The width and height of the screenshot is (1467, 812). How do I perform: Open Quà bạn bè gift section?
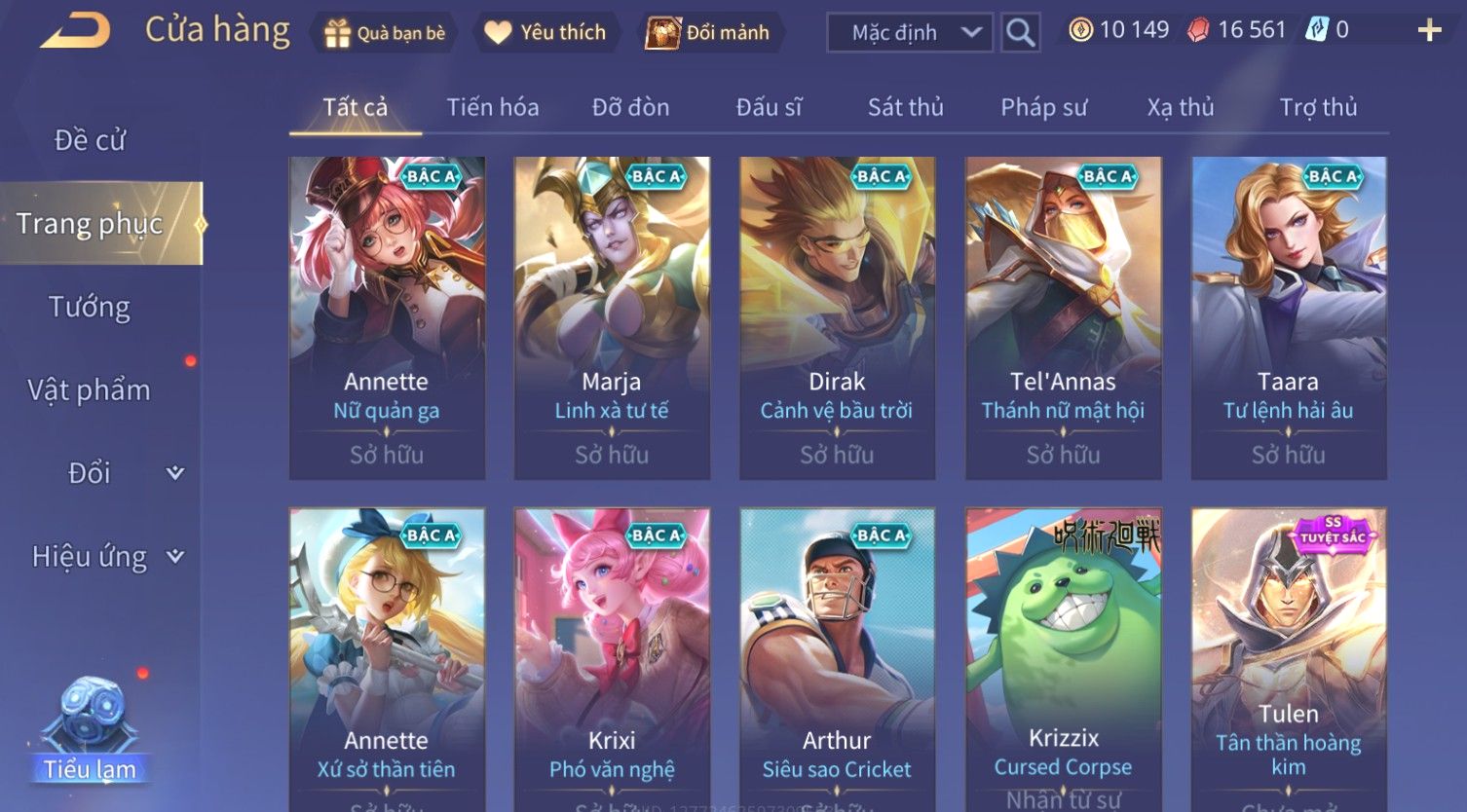(x=385, y=33)
